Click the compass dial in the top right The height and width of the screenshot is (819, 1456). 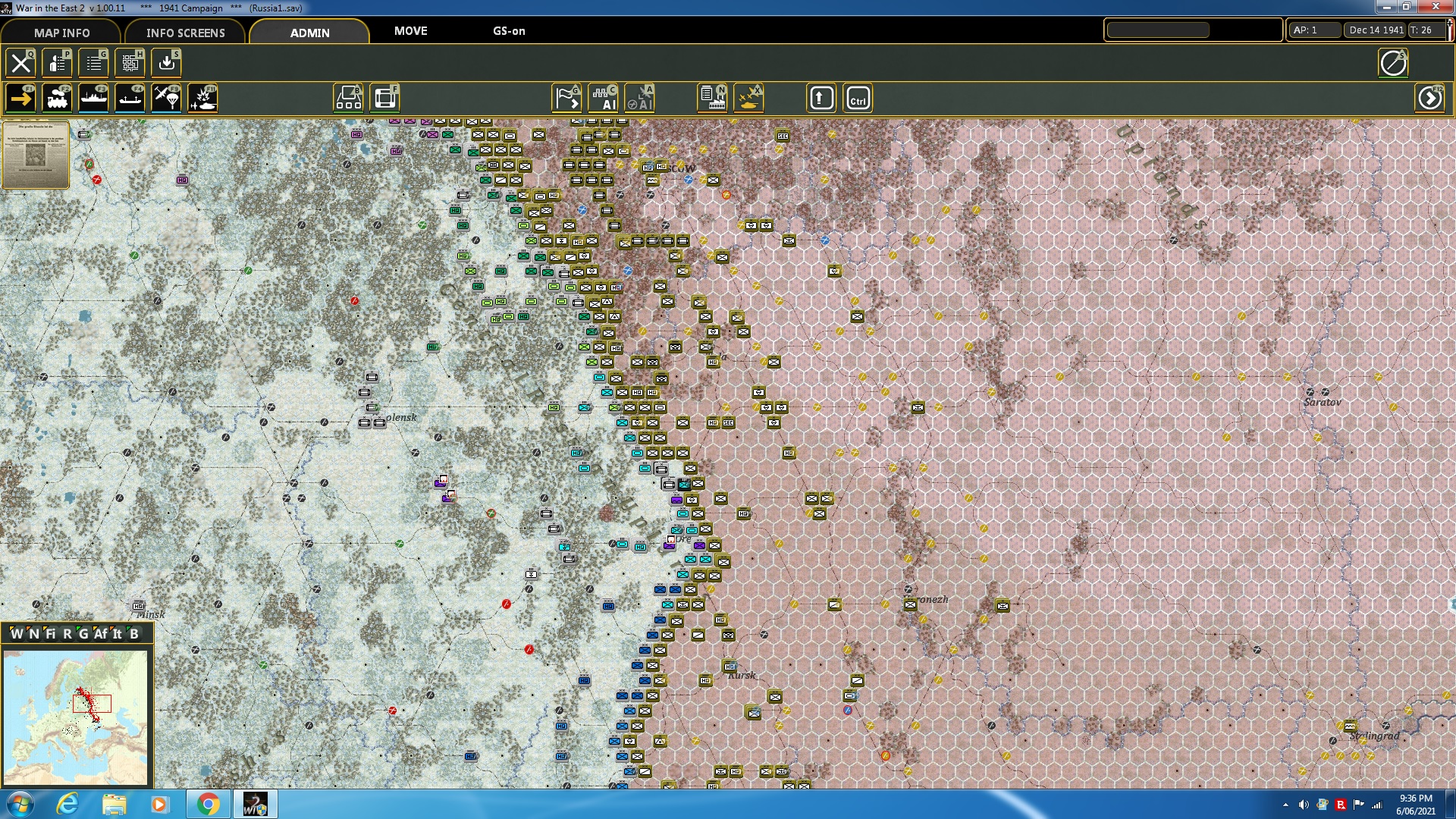(x=1392, y=63)
